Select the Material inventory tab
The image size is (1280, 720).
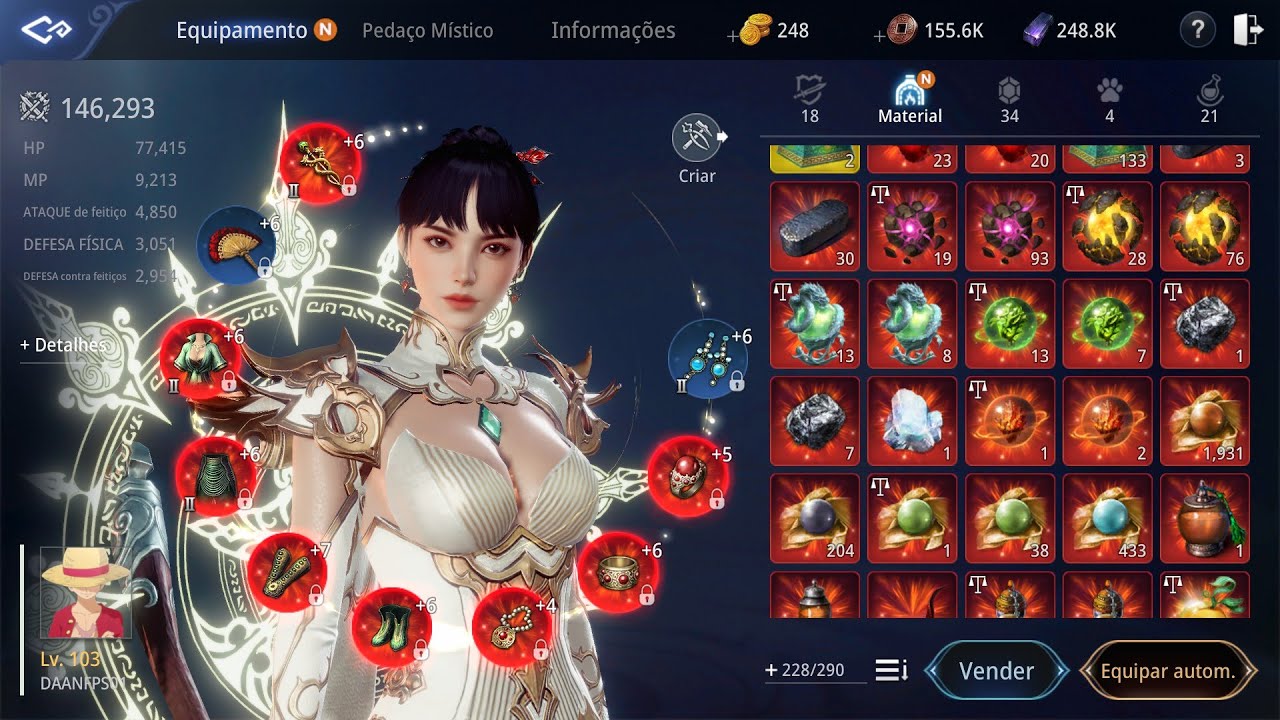click(x=910, y=102)
